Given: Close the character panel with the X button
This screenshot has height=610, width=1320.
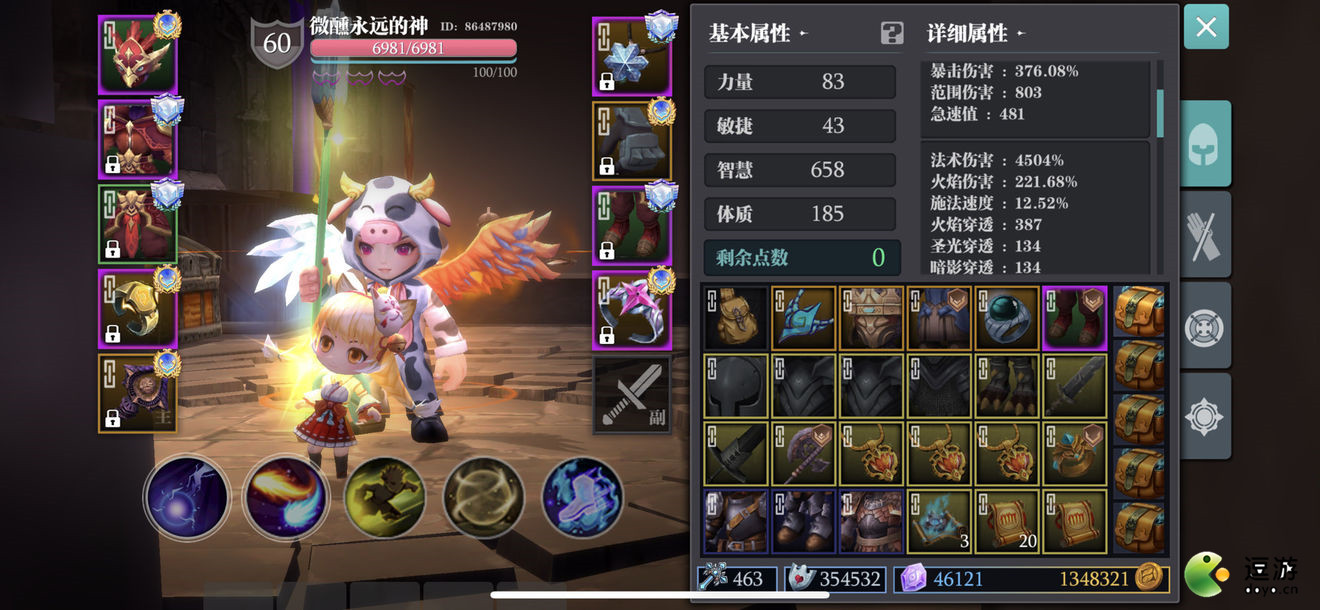Looking at the screenshot, I should [x=1206, y=27].
